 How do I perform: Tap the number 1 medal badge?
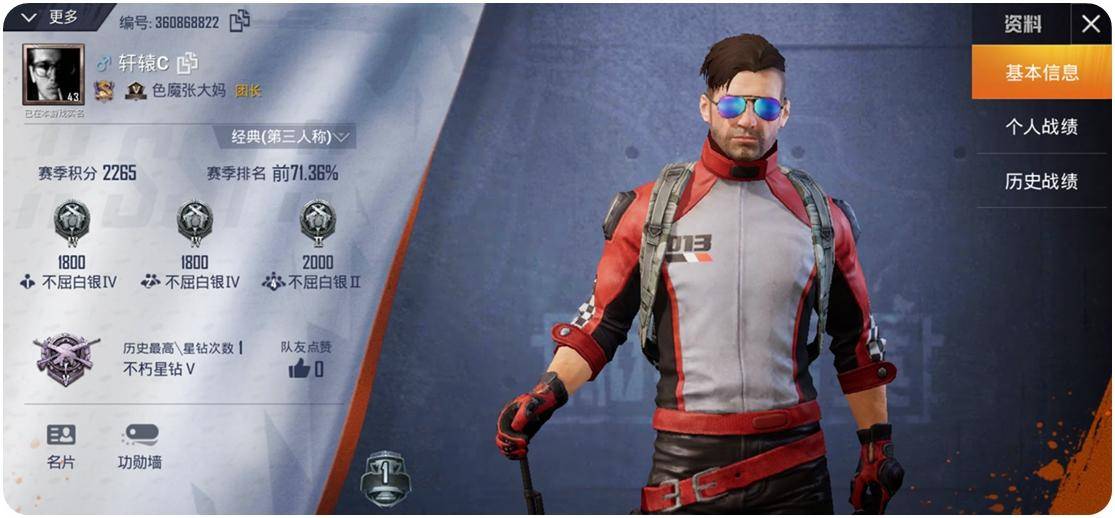pos(385,476)
